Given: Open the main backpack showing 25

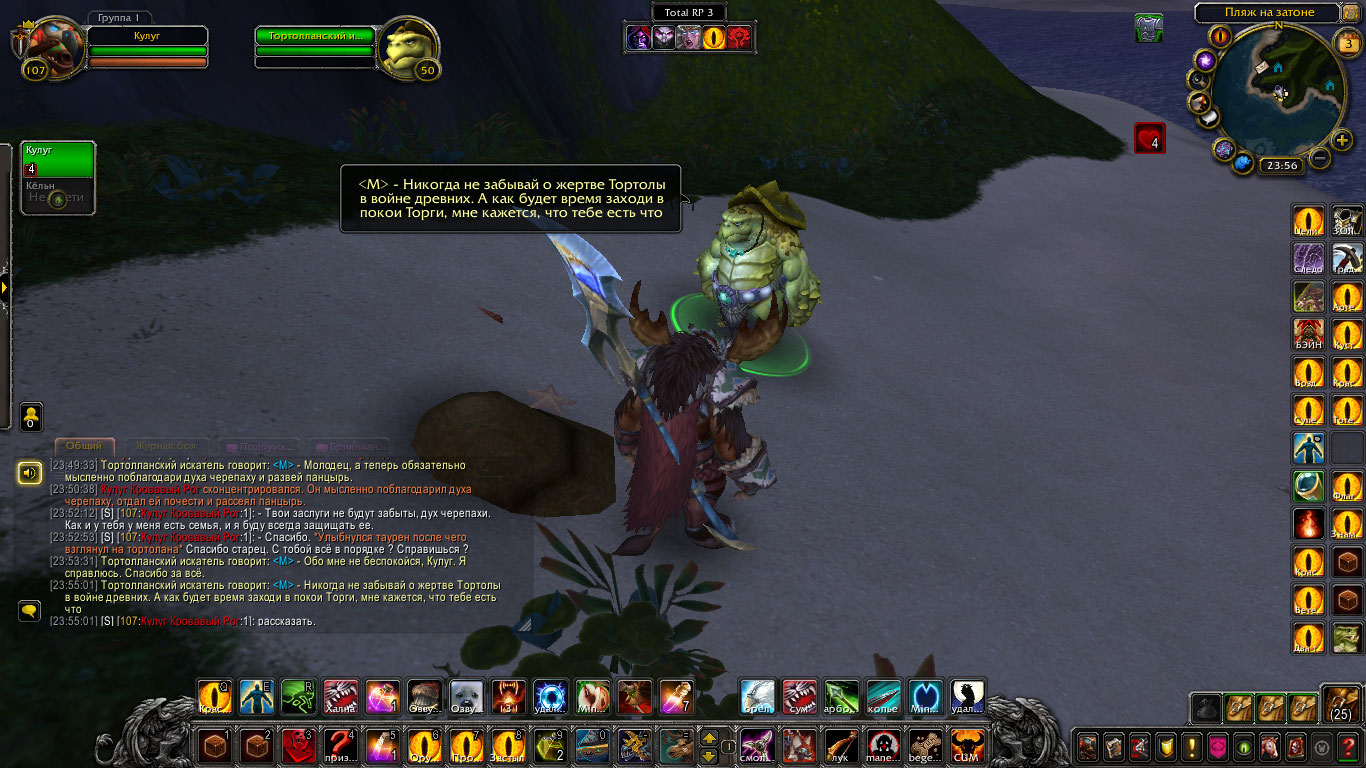Looking at the screenshot, I should coord(1340,704).
